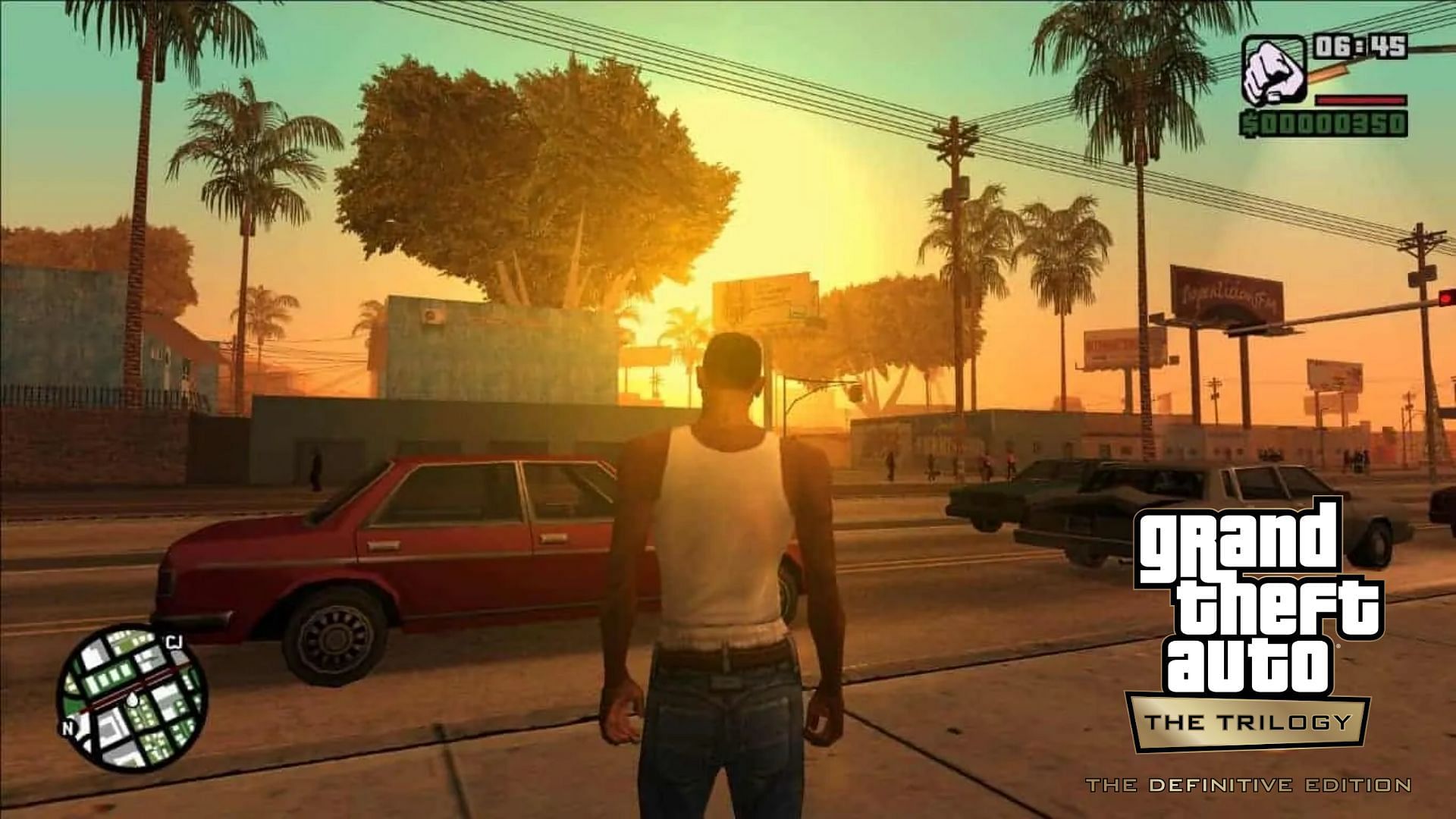
Task: Click the red section of the health gauge
Action: [x=1360, y=100]
